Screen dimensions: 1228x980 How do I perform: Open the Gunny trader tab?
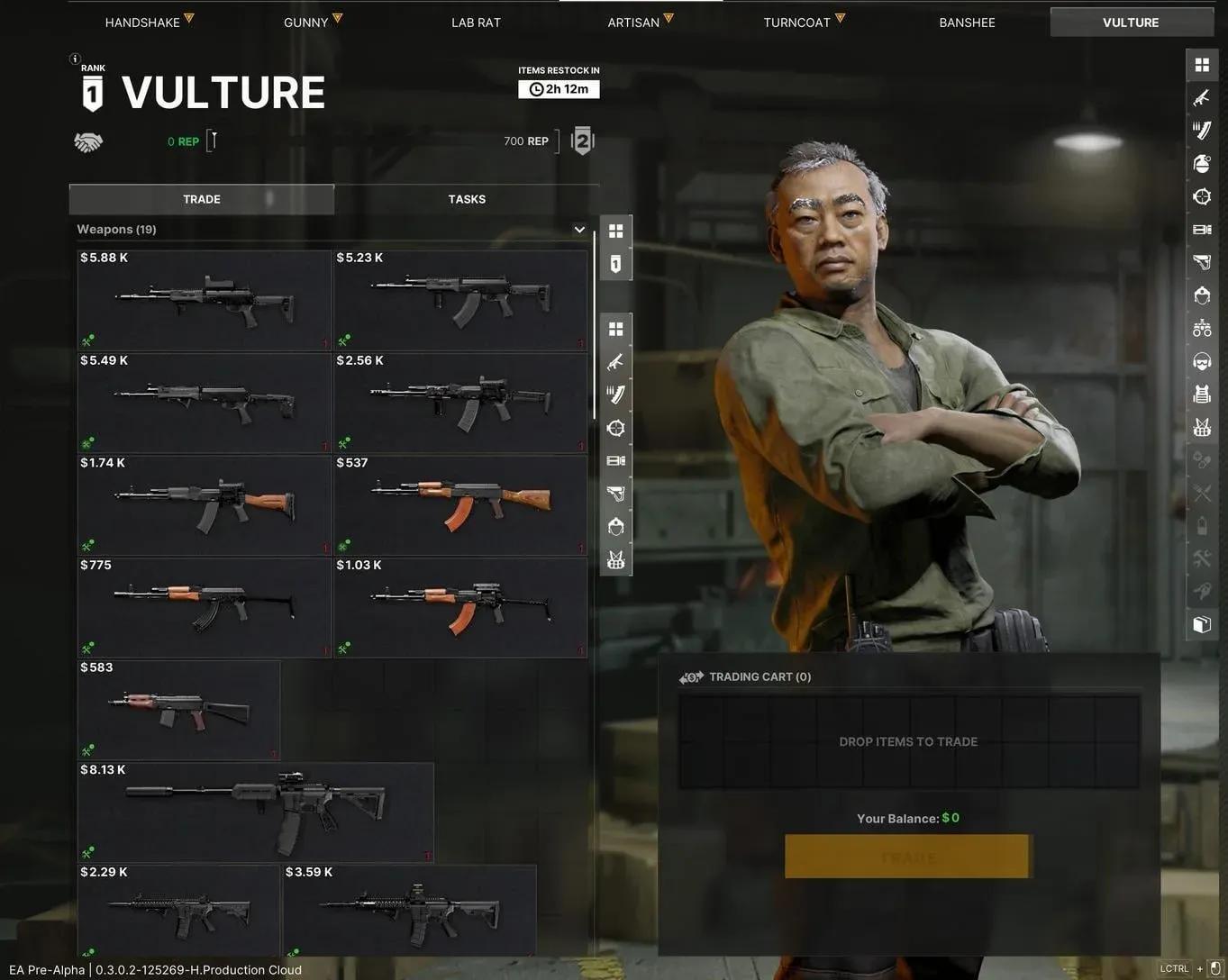306,23
